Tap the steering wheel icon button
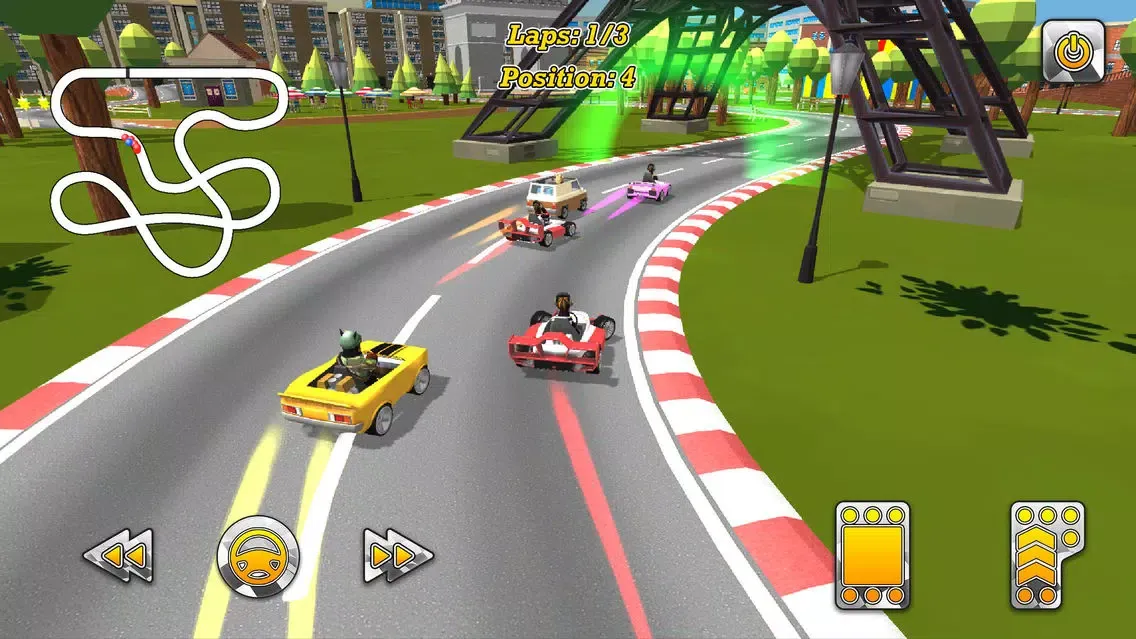The width and height of the screenshot is (1136, 639). point(258,556)
